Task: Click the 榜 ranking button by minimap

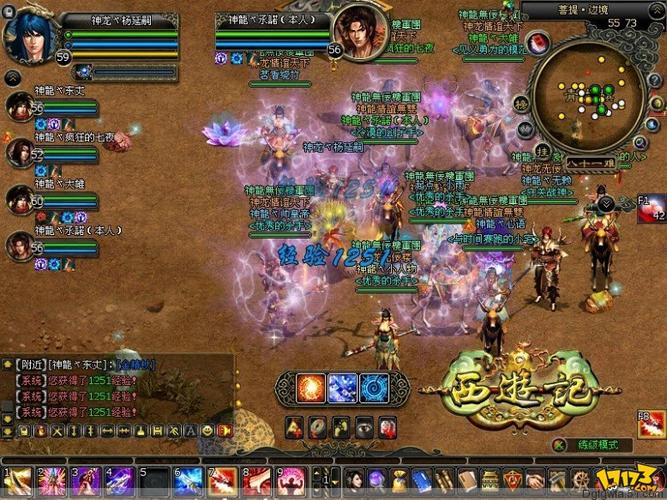Action: click(521, 103)
